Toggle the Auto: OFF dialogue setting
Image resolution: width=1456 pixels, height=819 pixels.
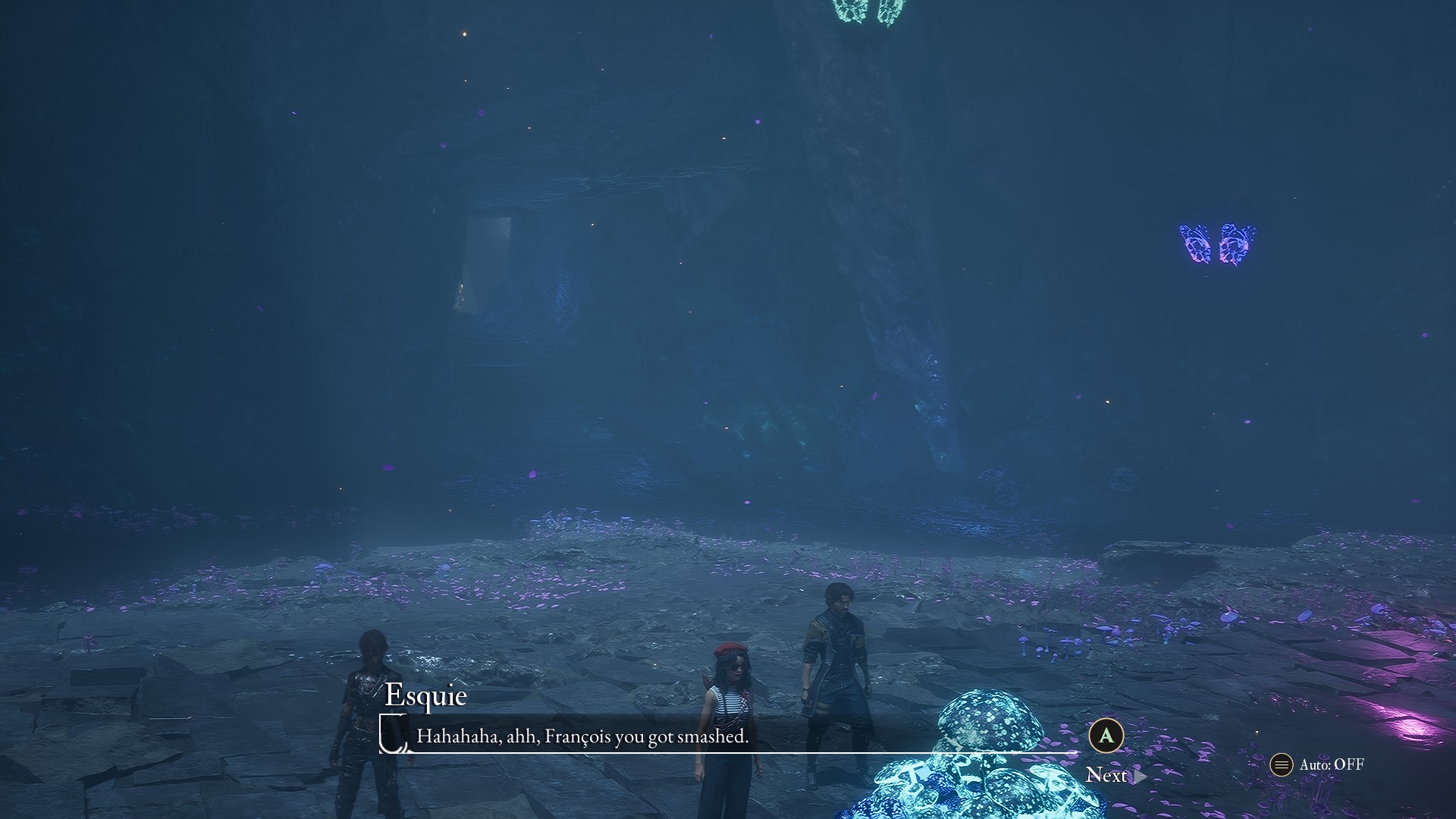point(1318,764)
